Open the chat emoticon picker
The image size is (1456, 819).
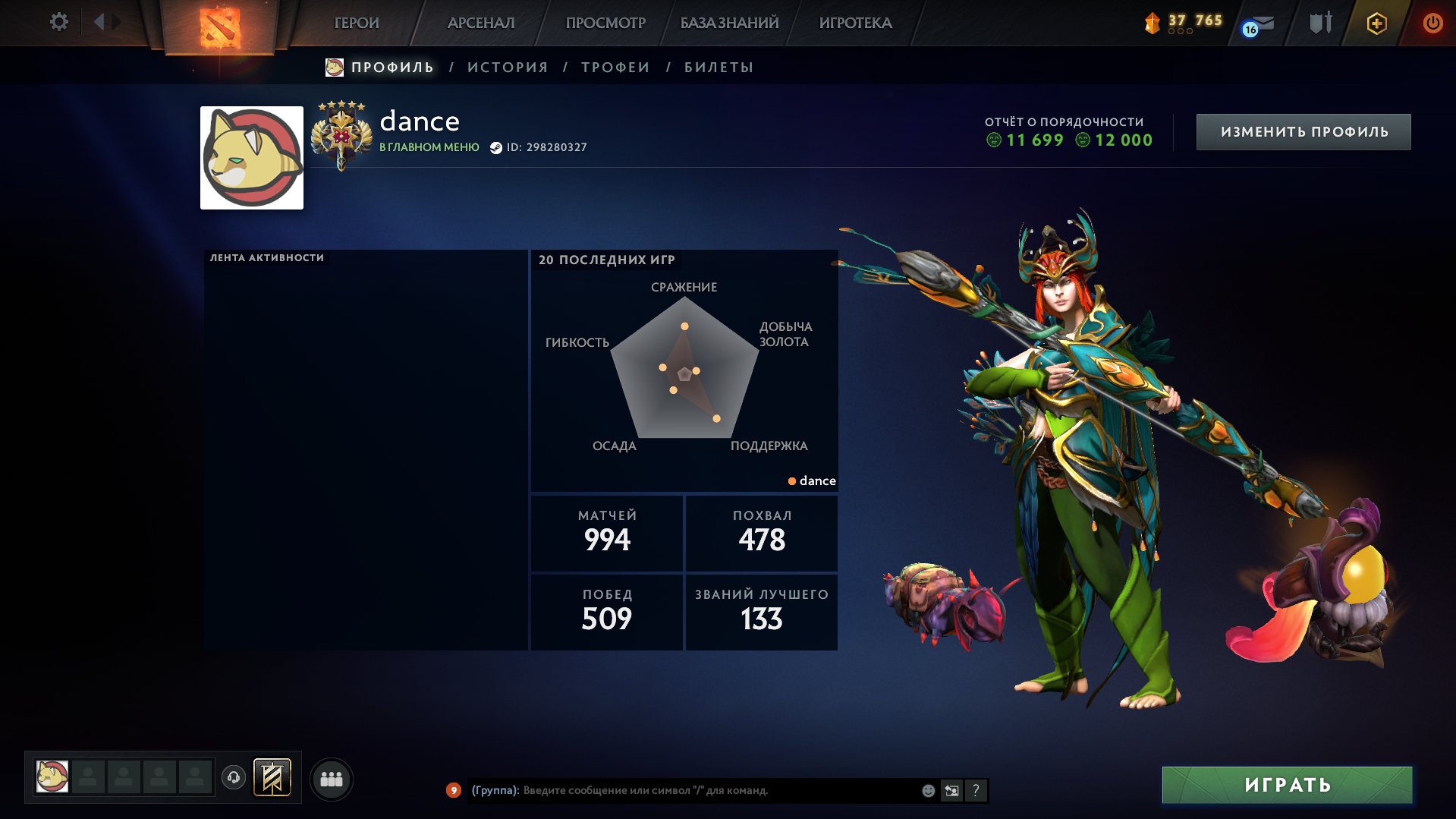928,791
